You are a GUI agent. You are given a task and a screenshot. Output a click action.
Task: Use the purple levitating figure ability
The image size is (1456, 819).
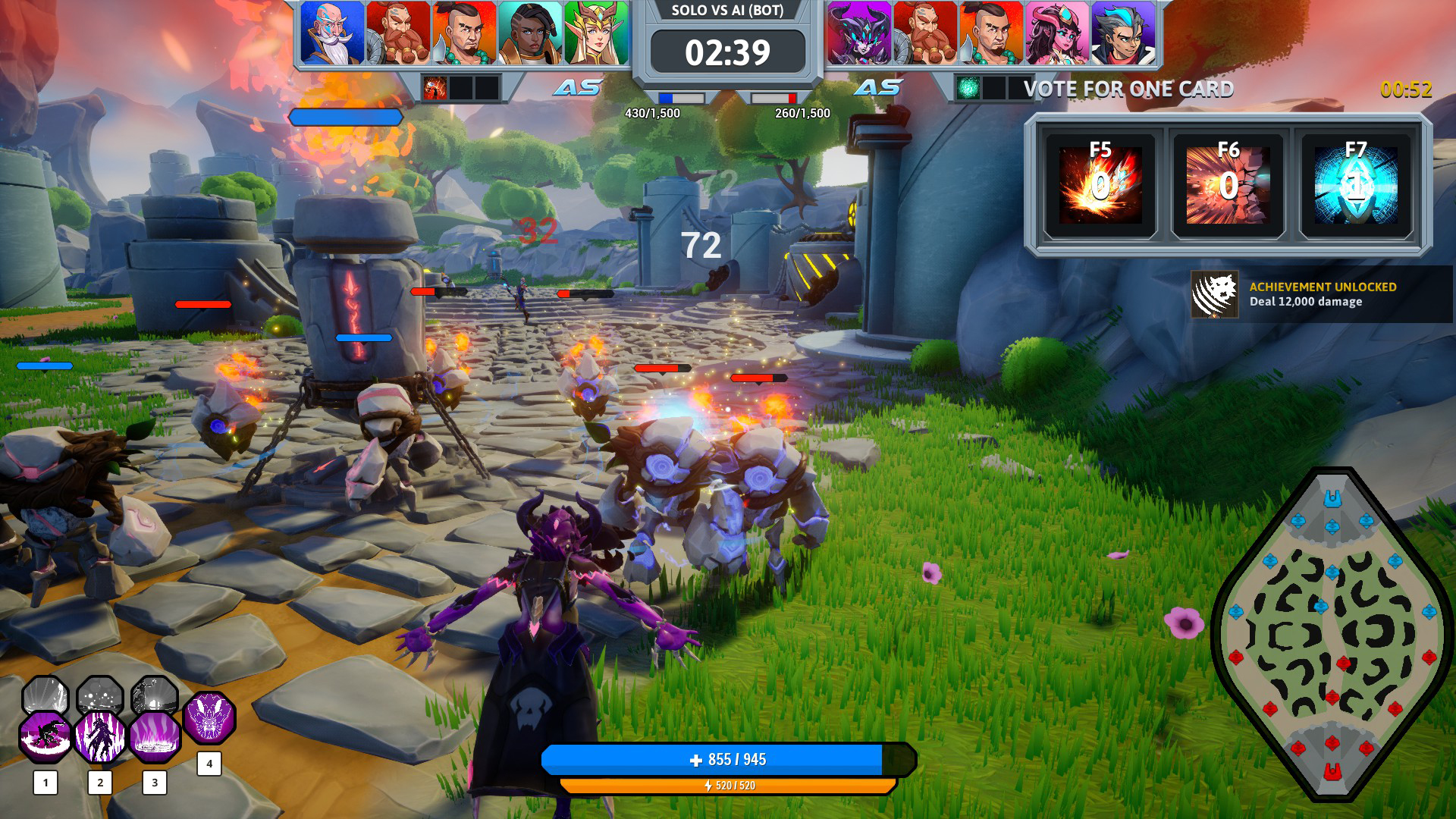click(100, 736)
